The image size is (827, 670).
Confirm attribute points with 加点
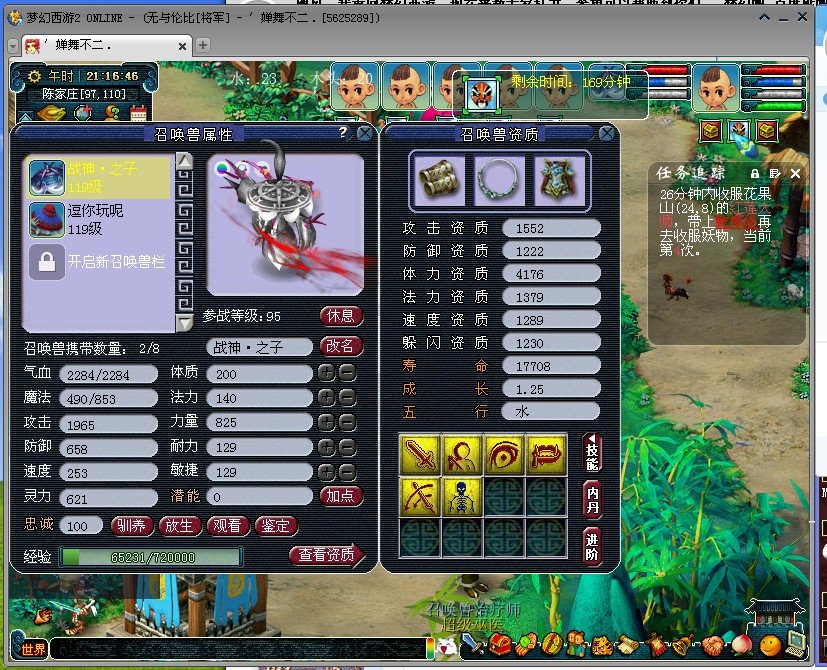coord(341,496)
